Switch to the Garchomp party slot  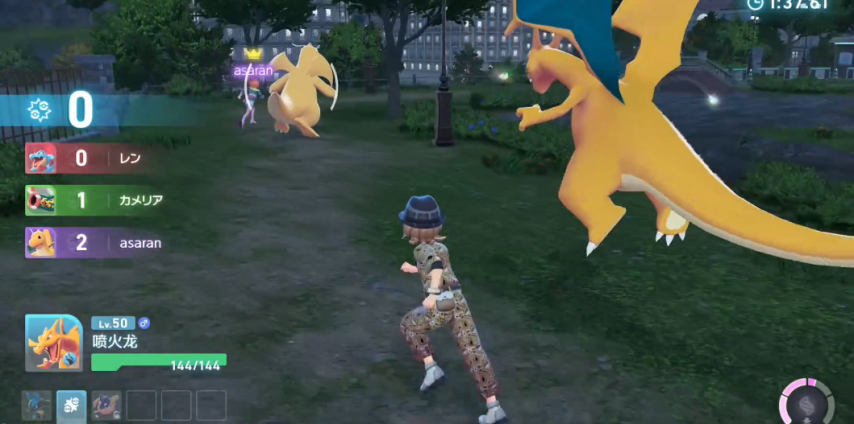click(x=106, y=404)
